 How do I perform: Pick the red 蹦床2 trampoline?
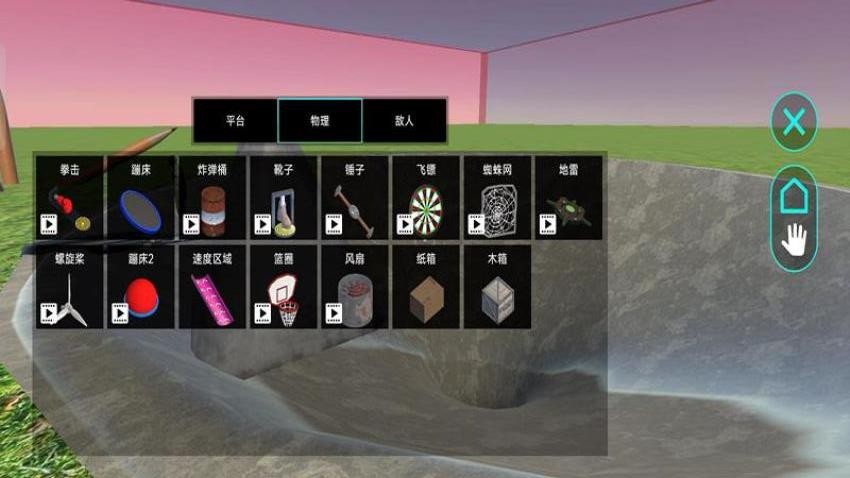(140, 288)
